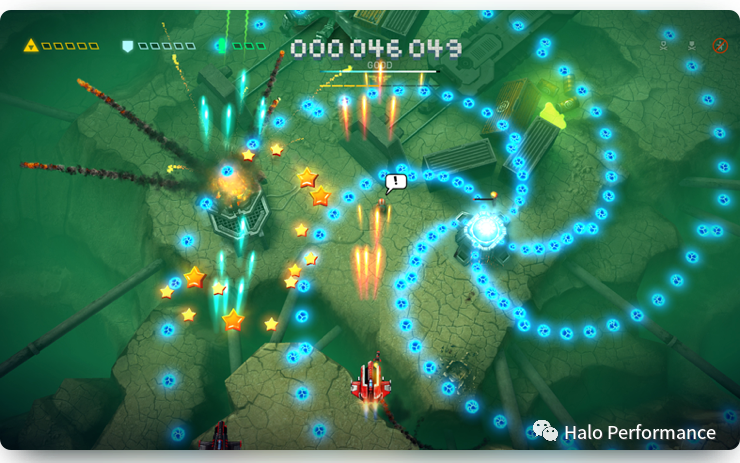Trigger the green mega bomb icon
The width and height of the screenshot is (740, 463).
click(221, 45)
